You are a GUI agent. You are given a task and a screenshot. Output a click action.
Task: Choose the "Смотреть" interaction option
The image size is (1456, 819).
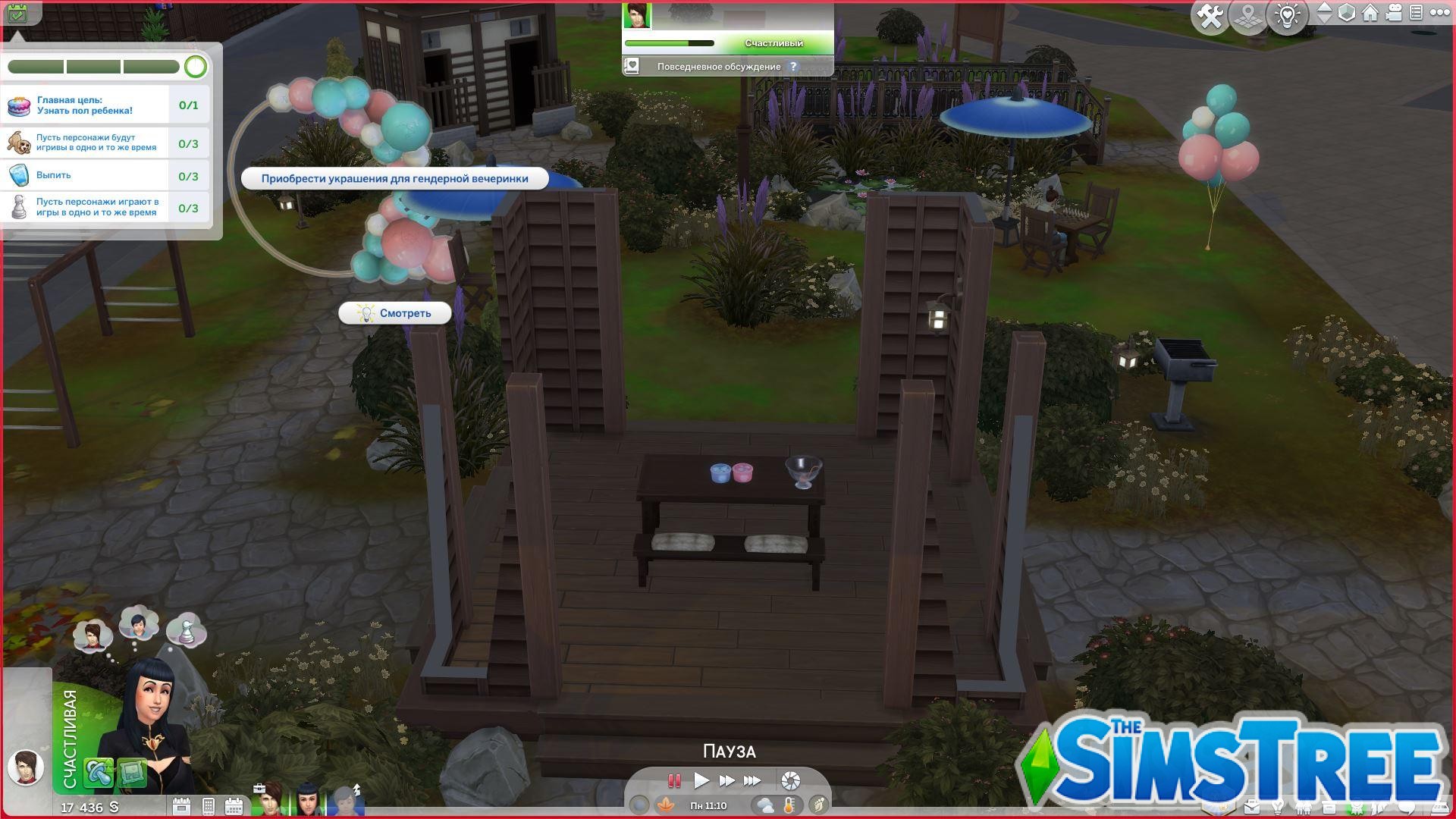pyautogui.click(x=395, y=313)
